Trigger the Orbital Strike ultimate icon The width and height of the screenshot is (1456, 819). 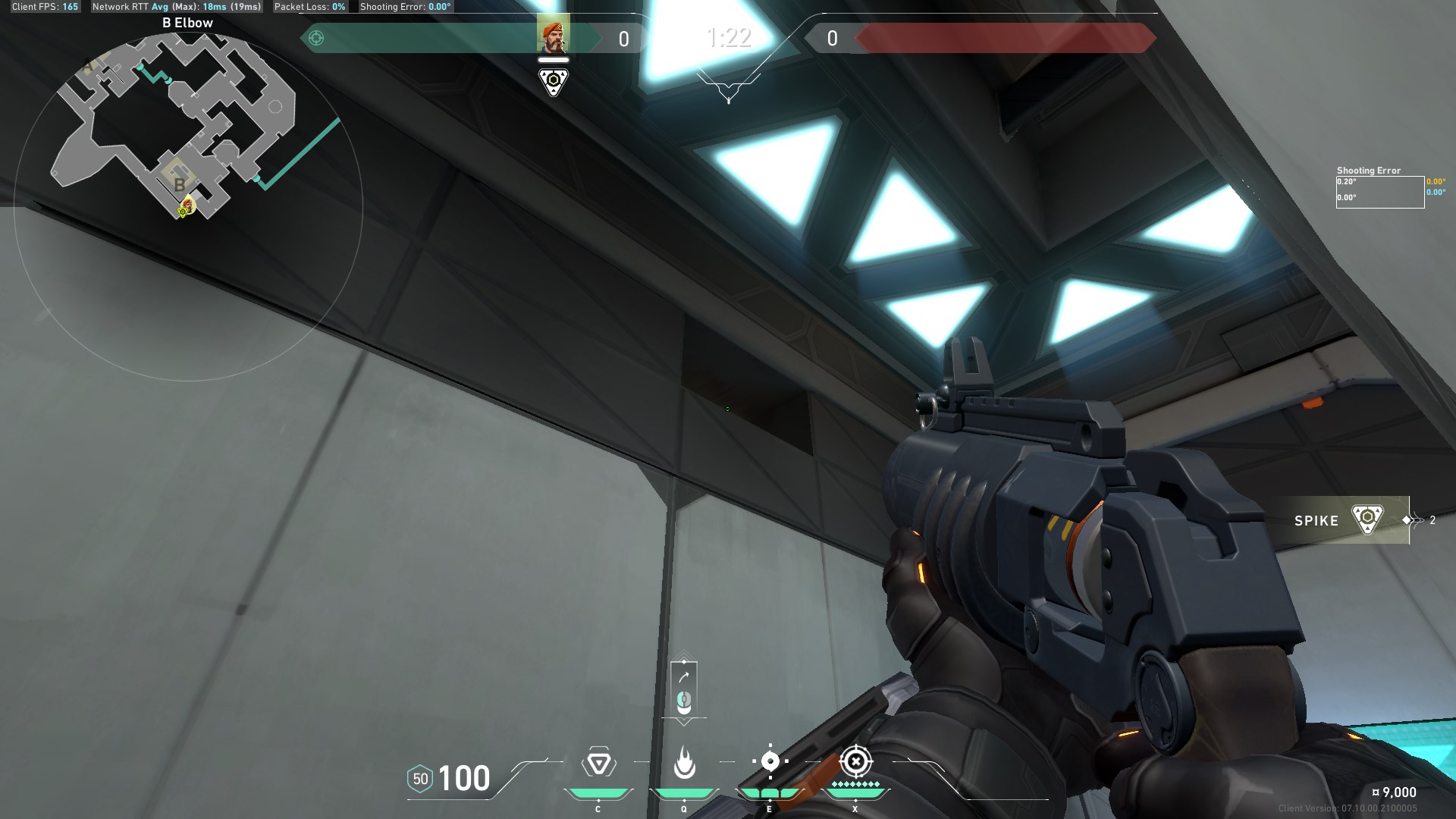pyautogui.click(x=855, y=761)
